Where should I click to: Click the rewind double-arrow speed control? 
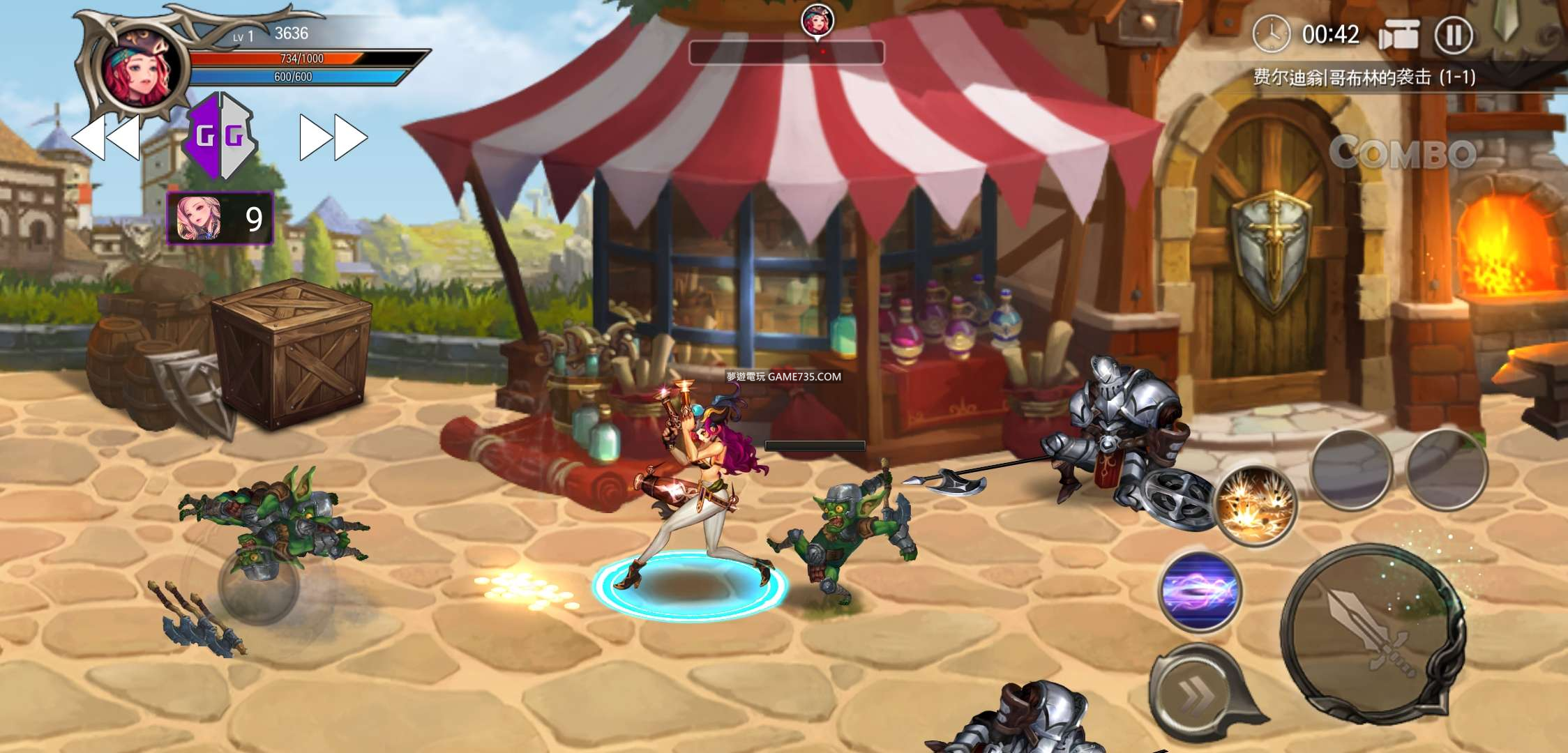(x=106, y=137)
